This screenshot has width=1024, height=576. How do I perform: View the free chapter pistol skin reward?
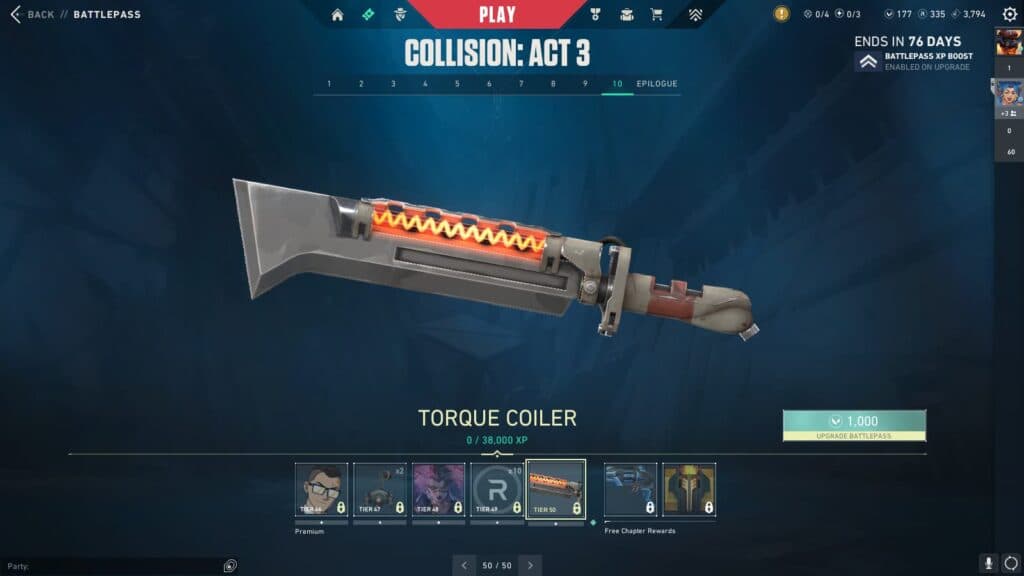(x=631, y=490)
